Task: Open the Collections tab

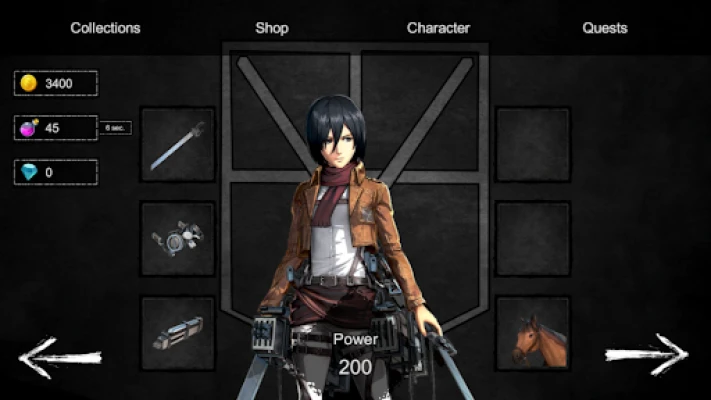Action: (x=105, y=28)
